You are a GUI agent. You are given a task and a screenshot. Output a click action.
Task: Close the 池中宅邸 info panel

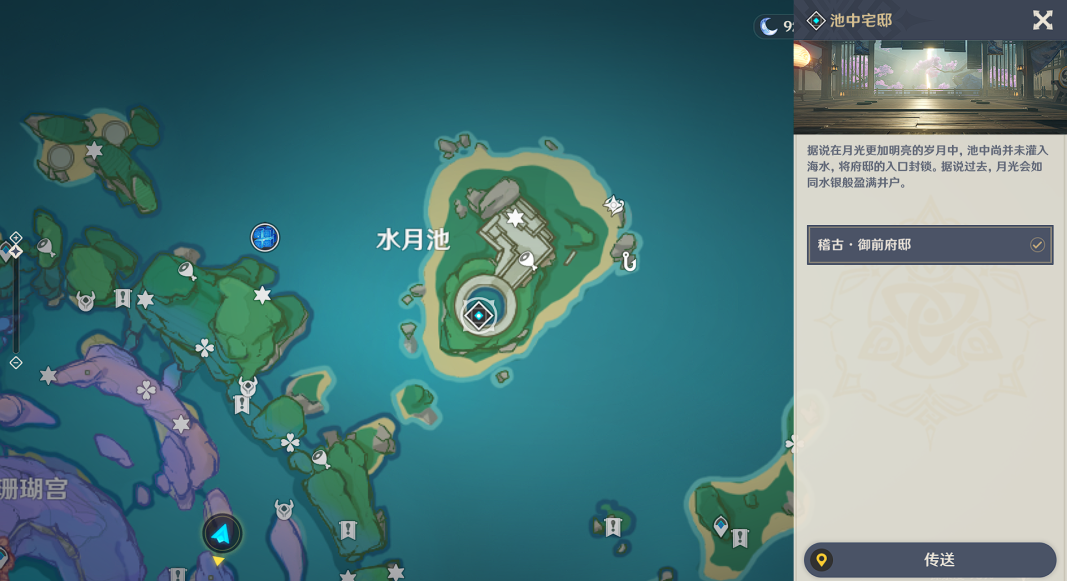1042,20
